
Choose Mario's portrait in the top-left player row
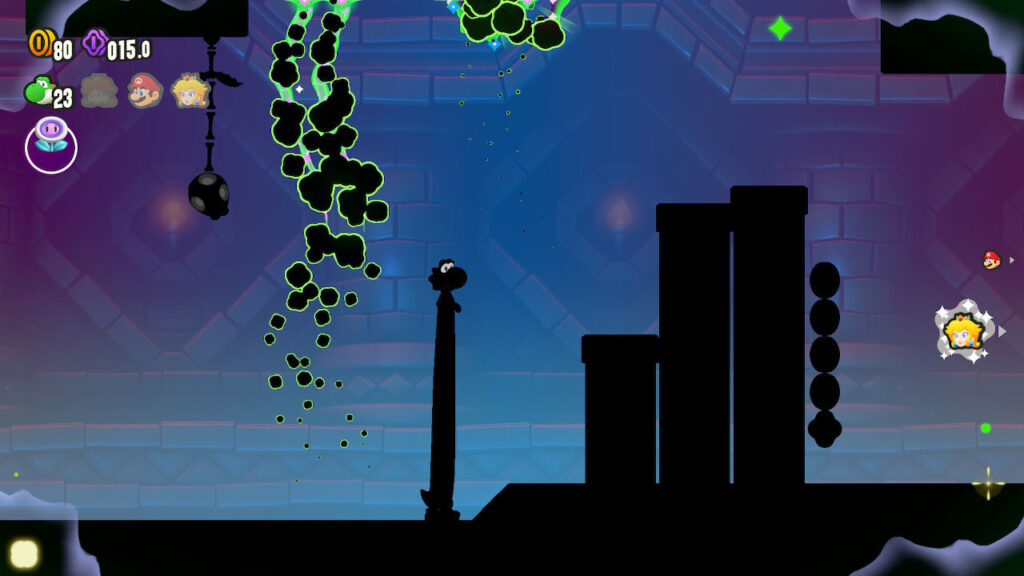[x=145, y=91]
